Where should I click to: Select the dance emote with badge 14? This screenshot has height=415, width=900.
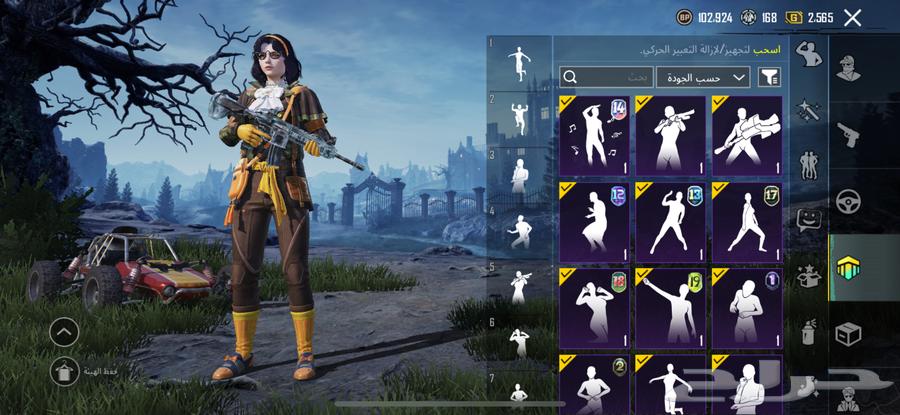coord(595,134)
